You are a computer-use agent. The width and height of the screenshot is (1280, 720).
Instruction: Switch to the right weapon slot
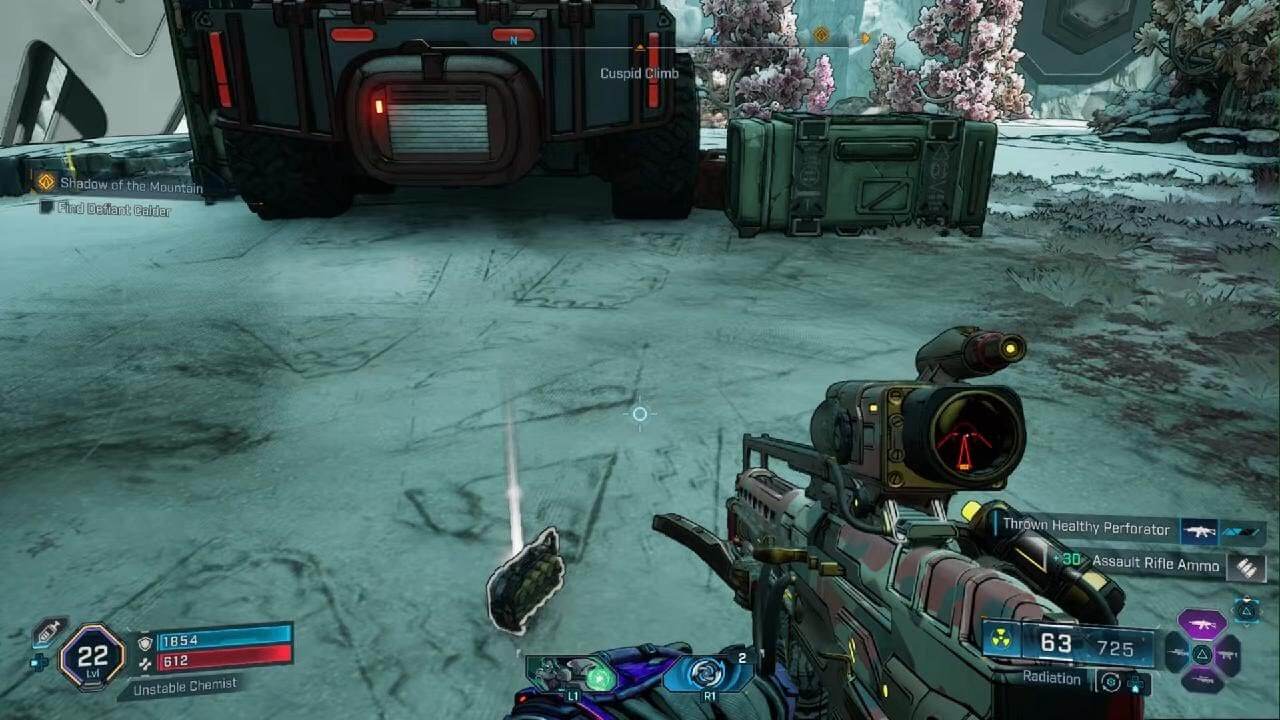click(1229, 654)
